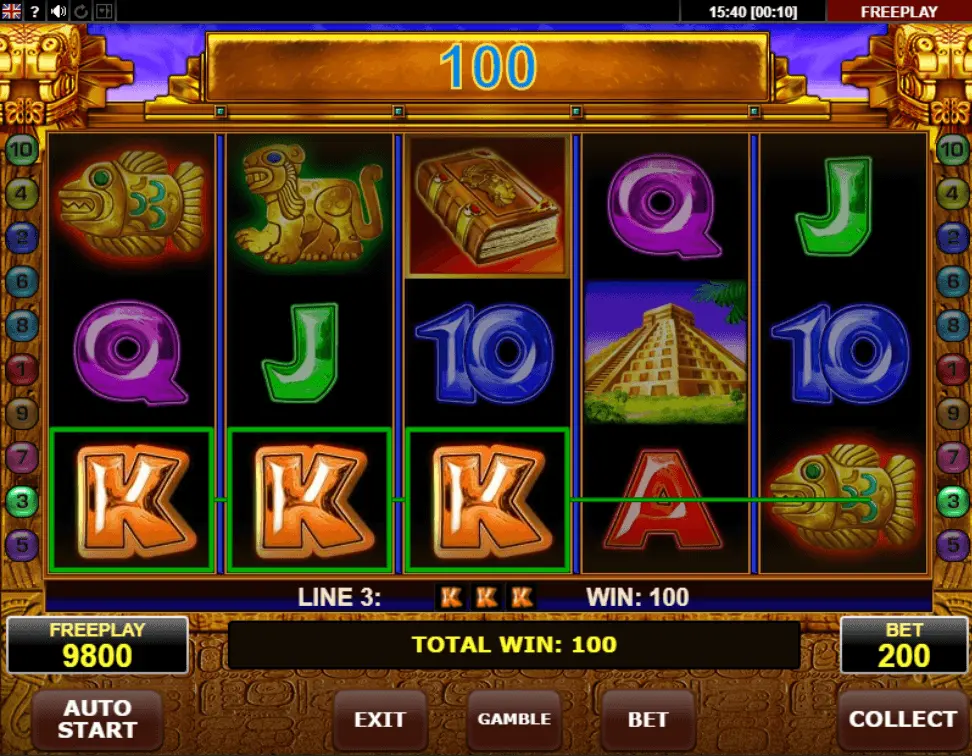Image resolution: width=972 pixels, height=756 pixels.
Task: Choose payline 2 on the right side
Action: 952,237
